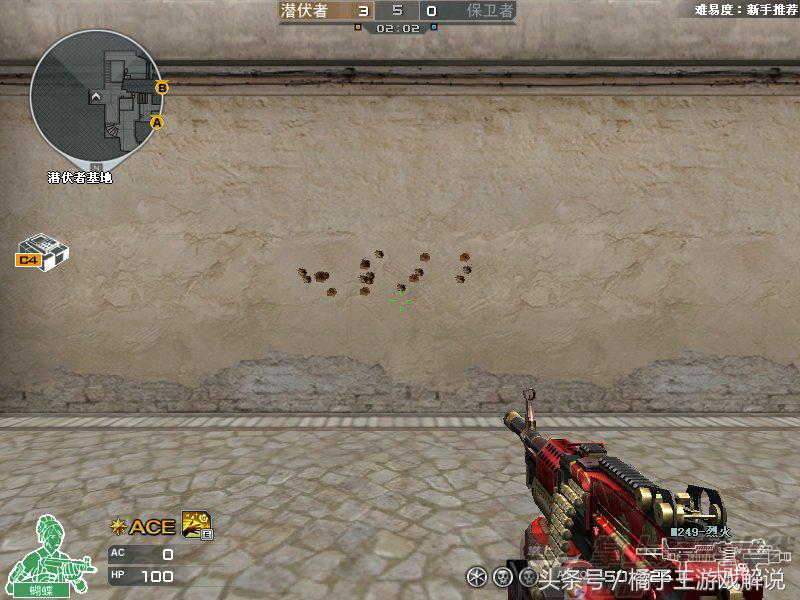Select the C4 bomb icon
Screen dimensions: 800x600
(x=44, y=250)
